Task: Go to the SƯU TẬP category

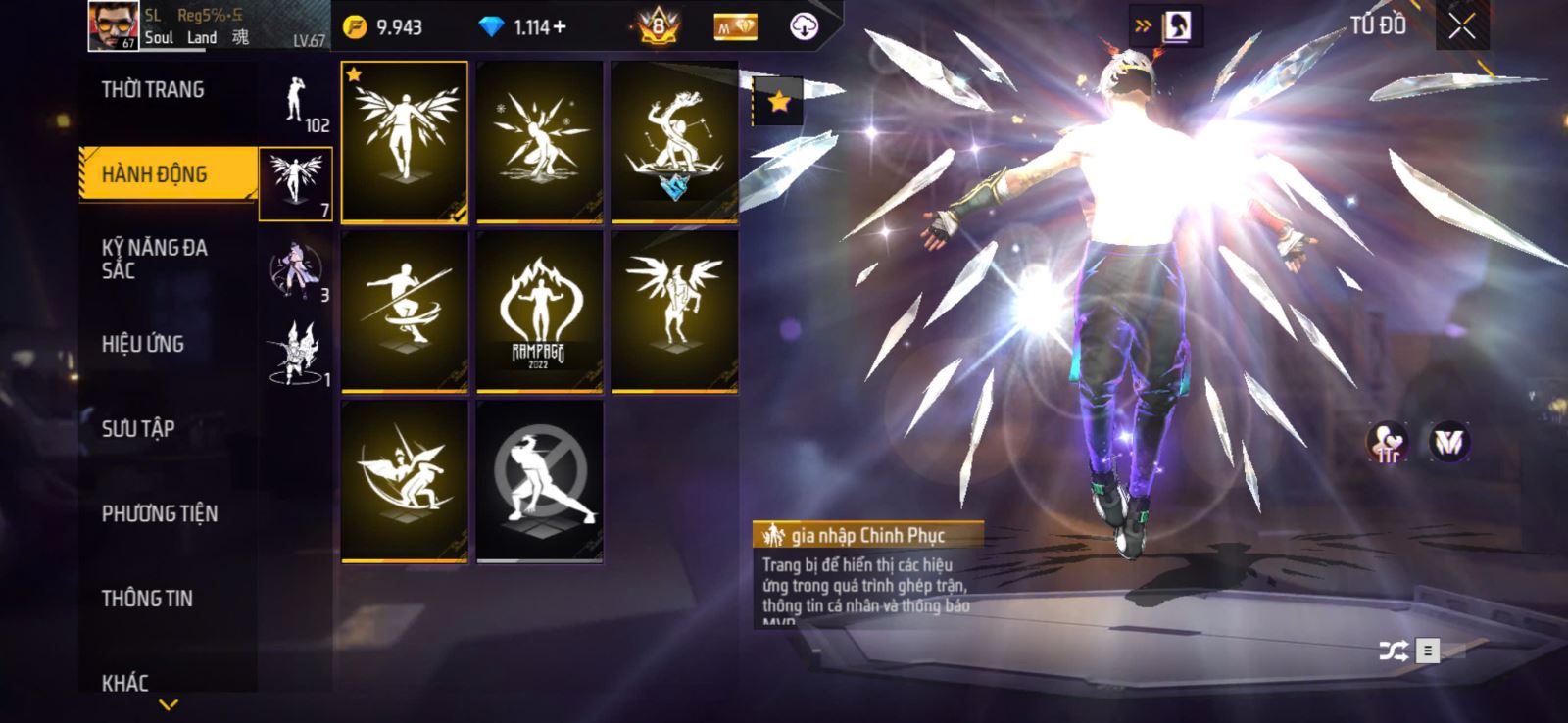Action: tap(138, 428)
